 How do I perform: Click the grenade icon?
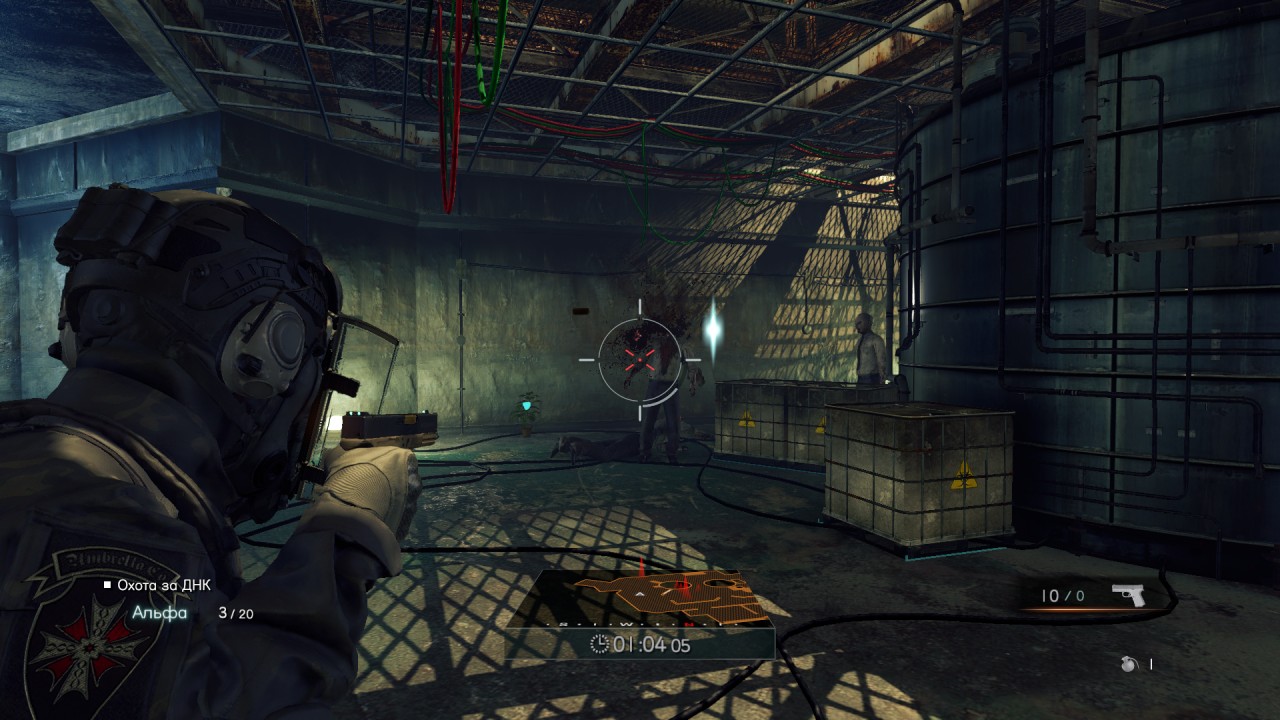click(x=1129, y=664)
